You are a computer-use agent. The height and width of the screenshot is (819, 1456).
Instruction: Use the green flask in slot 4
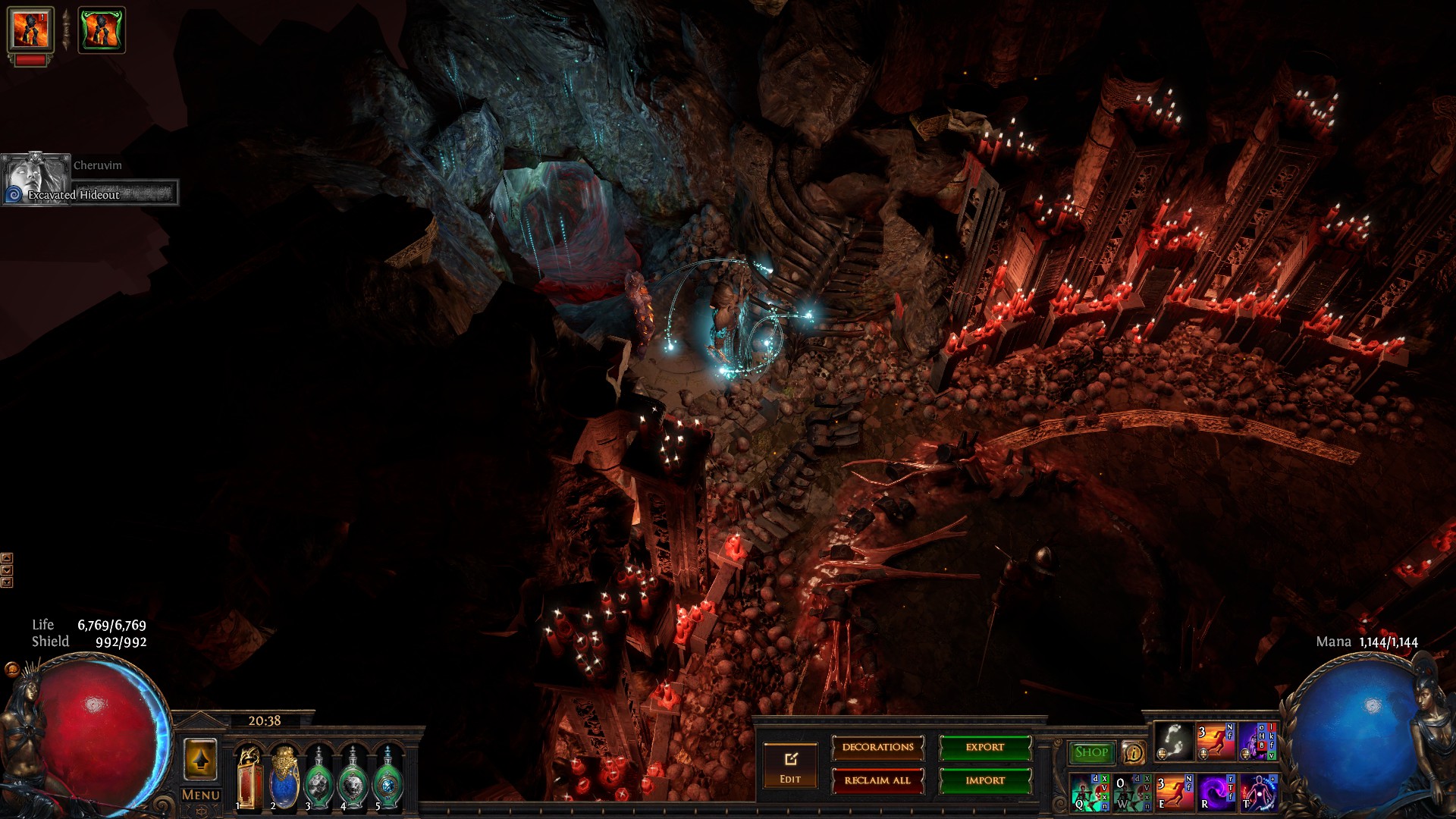coord(353,779)
